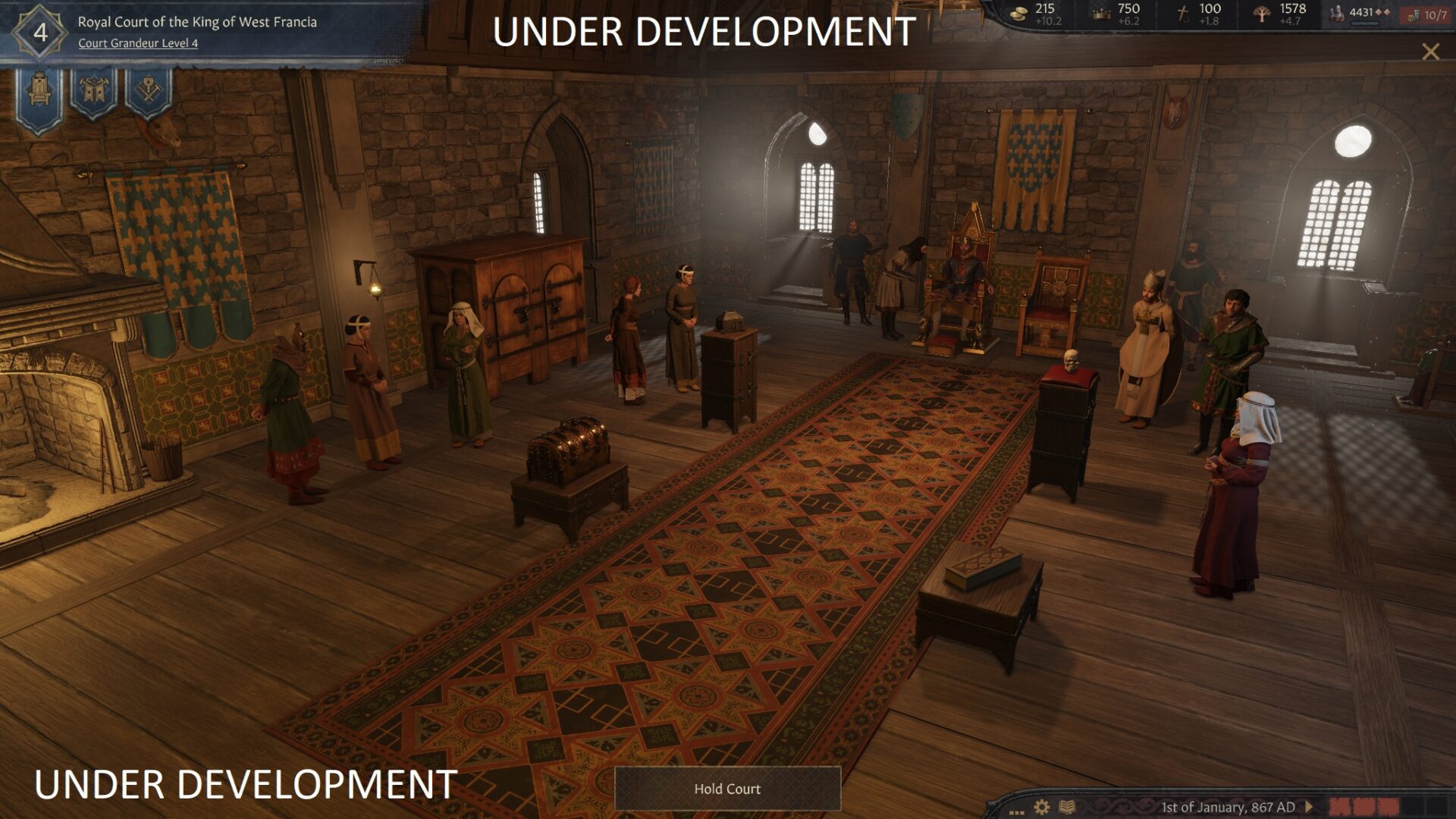Check piety using the cross icon
Image resolution: width=1456 pixels, height=819 pixels.
[1183, 13]
